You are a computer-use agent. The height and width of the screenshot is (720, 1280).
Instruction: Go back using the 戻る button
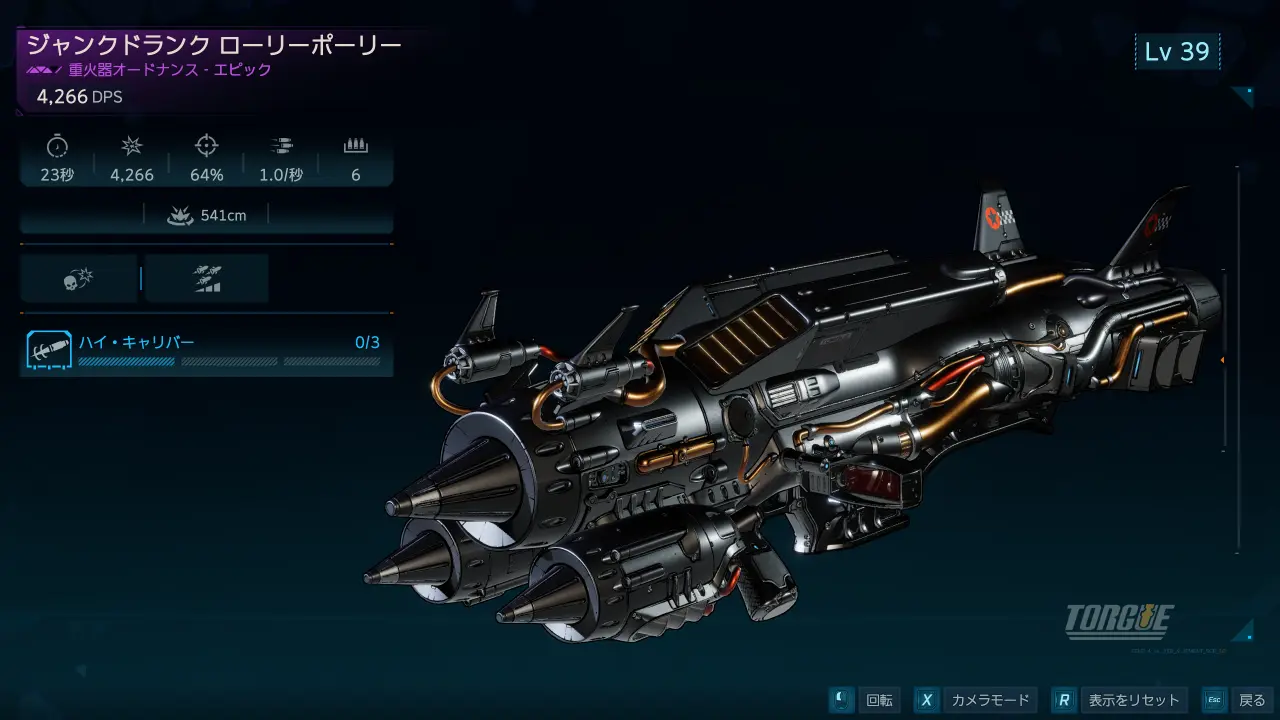click(x=1237, y=700)
